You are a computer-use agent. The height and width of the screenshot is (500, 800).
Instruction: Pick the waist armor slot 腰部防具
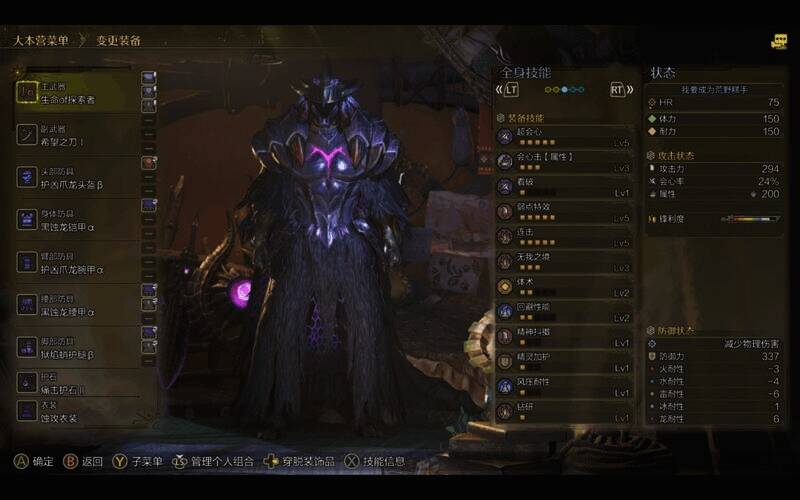click(80, 305)
